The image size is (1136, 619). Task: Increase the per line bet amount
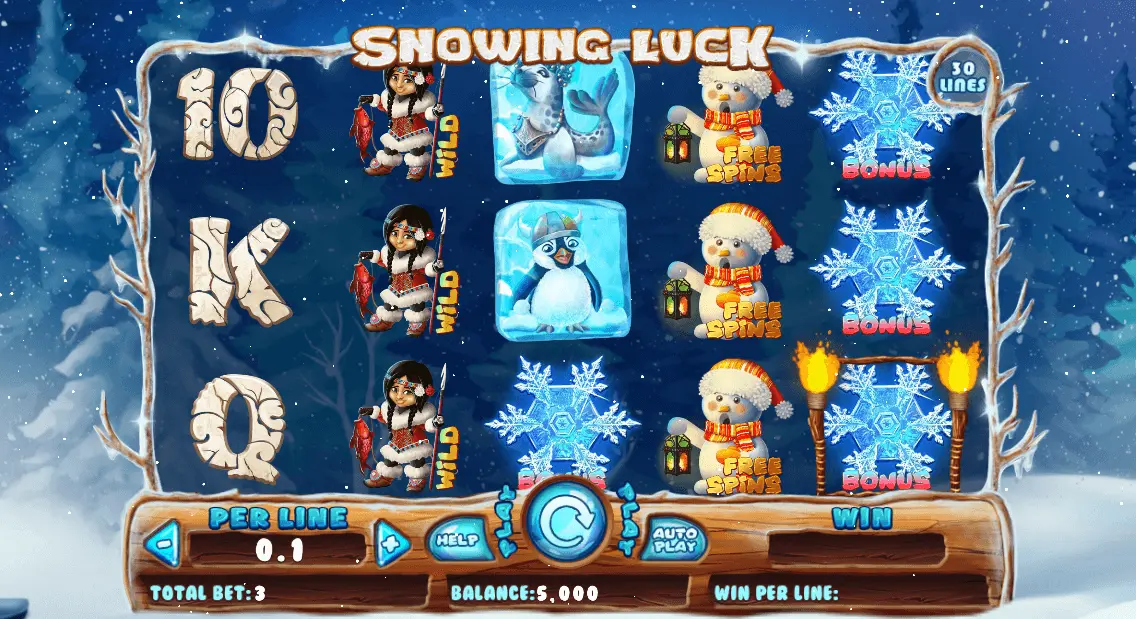pyautogui.click(x=393, y=546)
